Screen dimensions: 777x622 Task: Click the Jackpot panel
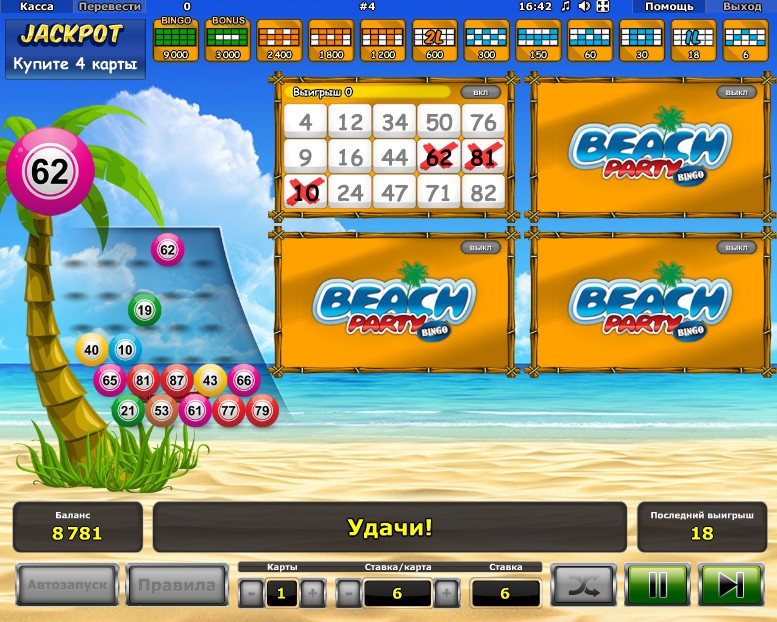coord(76,49)
